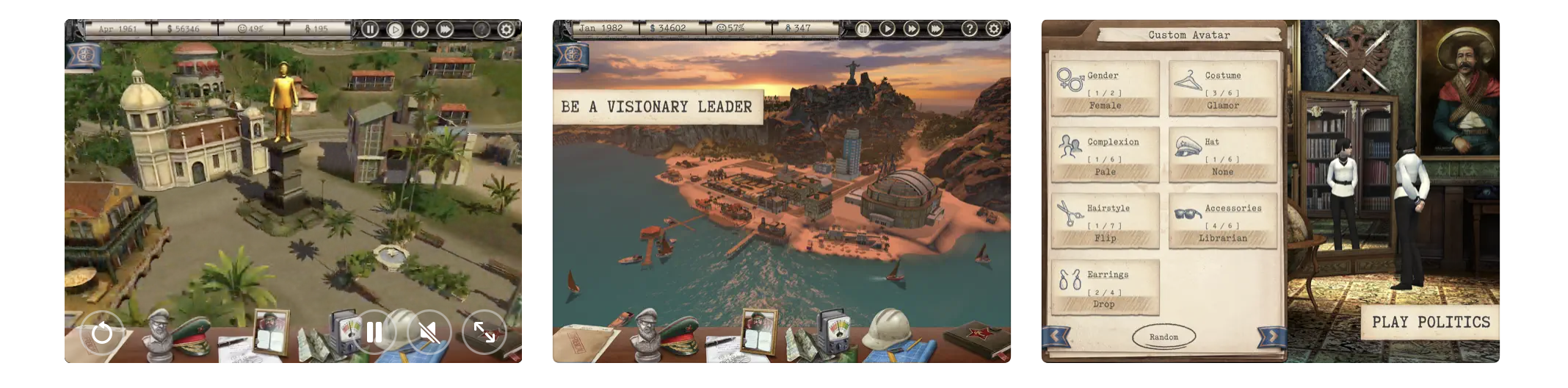Select the Complexion option tile
1568x388 pixels.
[x=1105, y=155]
